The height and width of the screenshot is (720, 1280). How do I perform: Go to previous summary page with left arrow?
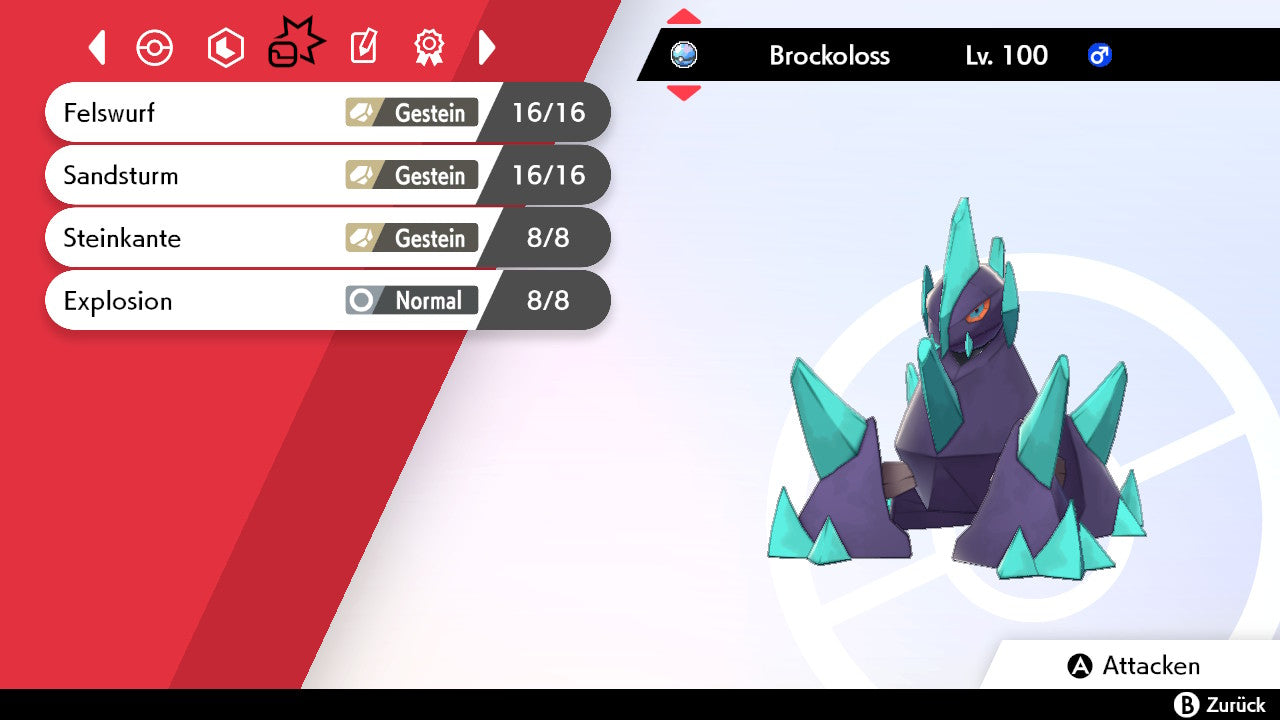[97, 47]
